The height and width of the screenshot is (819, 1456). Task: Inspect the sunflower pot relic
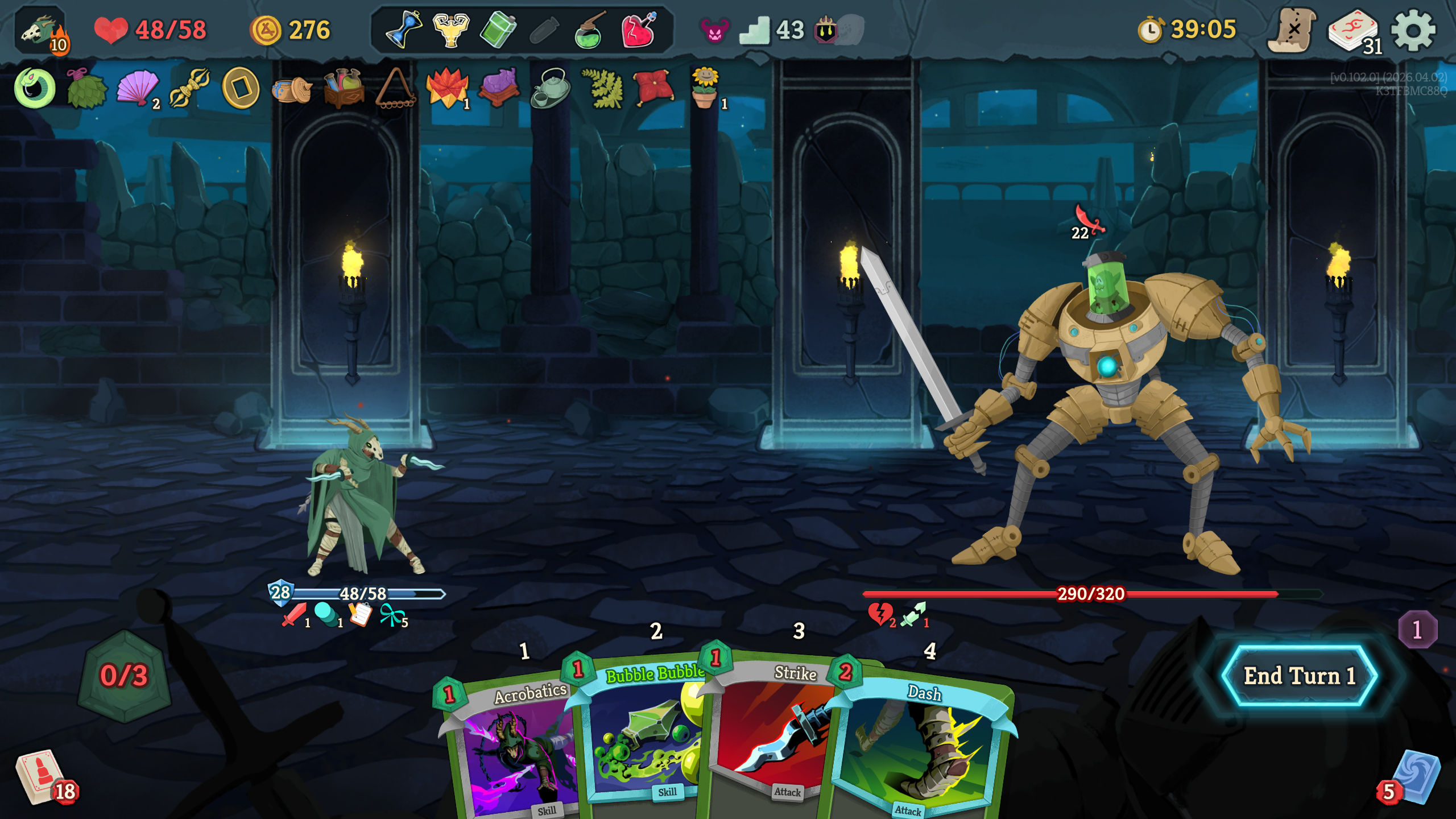(x=705, y=88)
